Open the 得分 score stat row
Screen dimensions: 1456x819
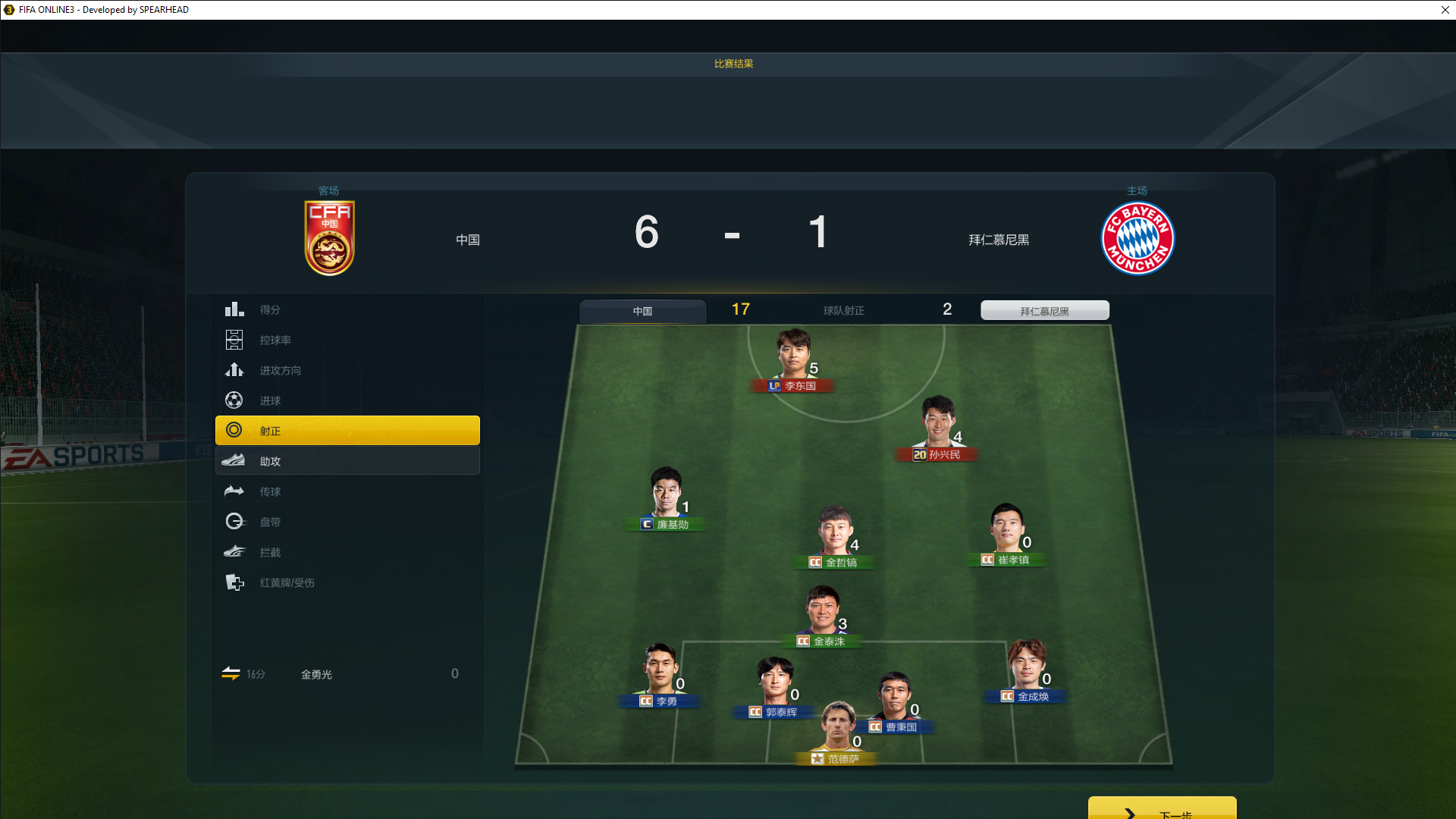[347, 309]
